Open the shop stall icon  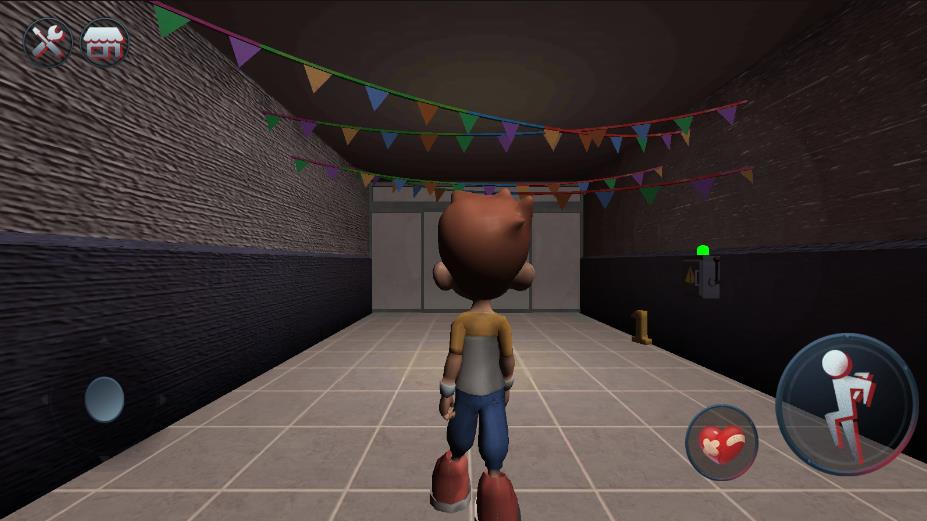(x=105, y=43)
